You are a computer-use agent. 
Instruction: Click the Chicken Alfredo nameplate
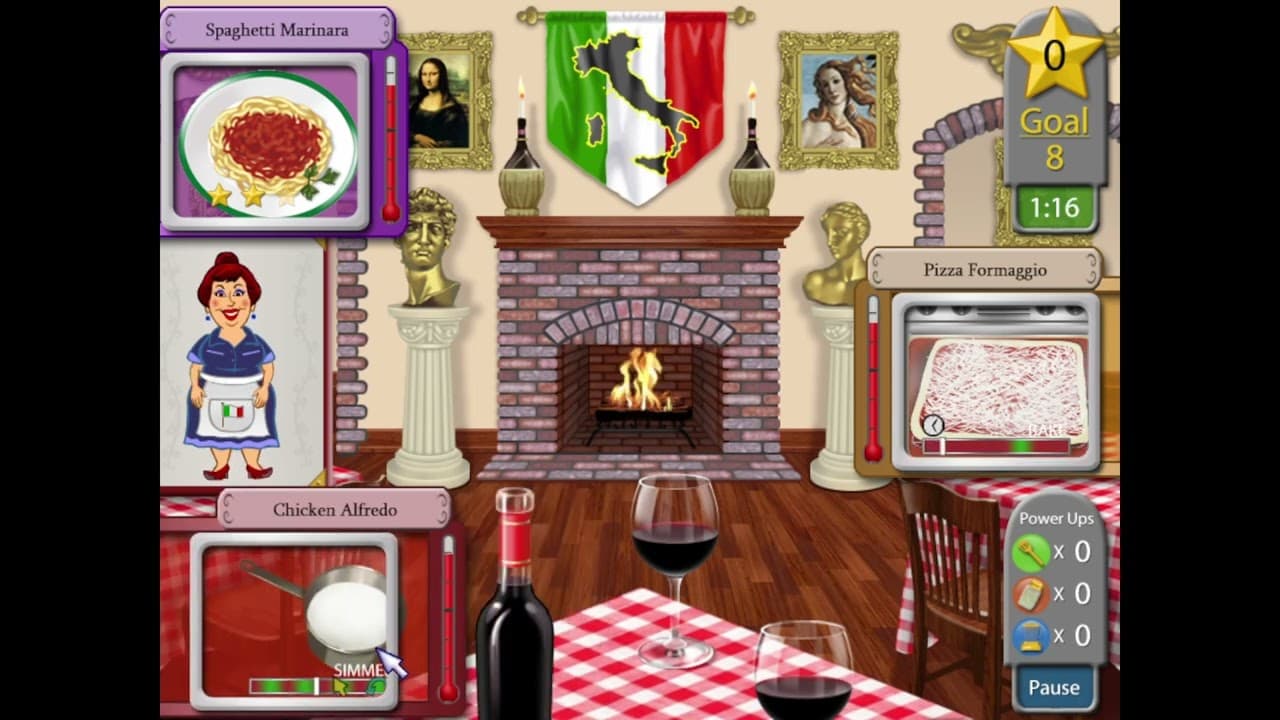pyautogui.click(x=335, y=510)
